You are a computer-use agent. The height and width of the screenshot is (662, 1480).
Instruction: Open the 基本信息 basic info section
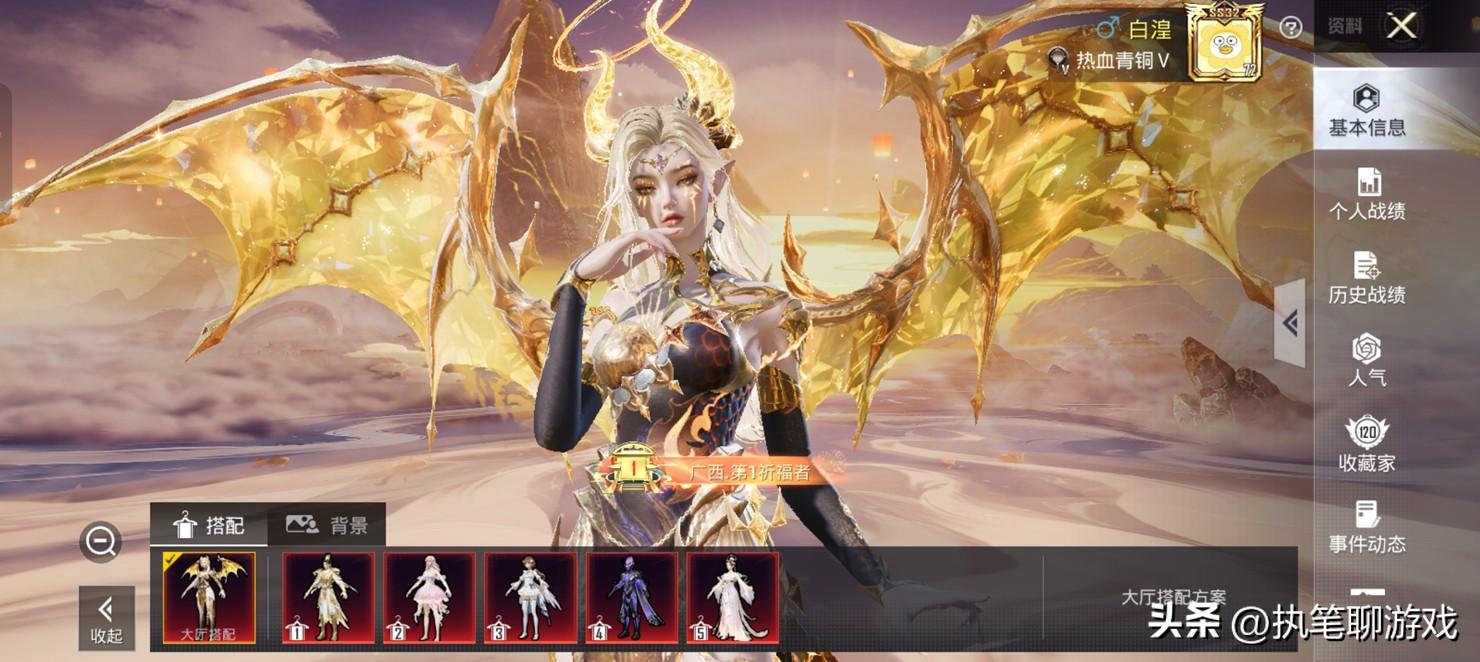pyautogui.click(x=1366, y=110)
